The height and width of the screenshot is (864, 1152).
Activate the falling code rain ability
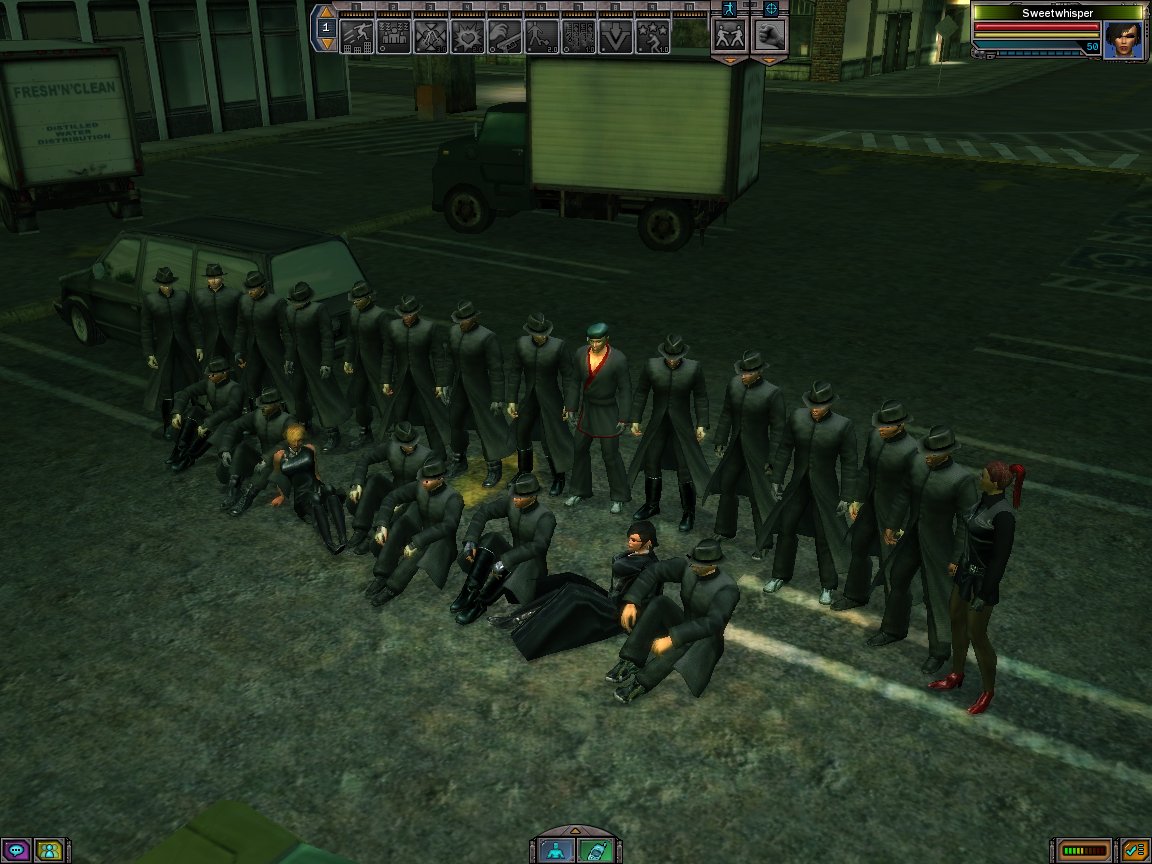579,37
